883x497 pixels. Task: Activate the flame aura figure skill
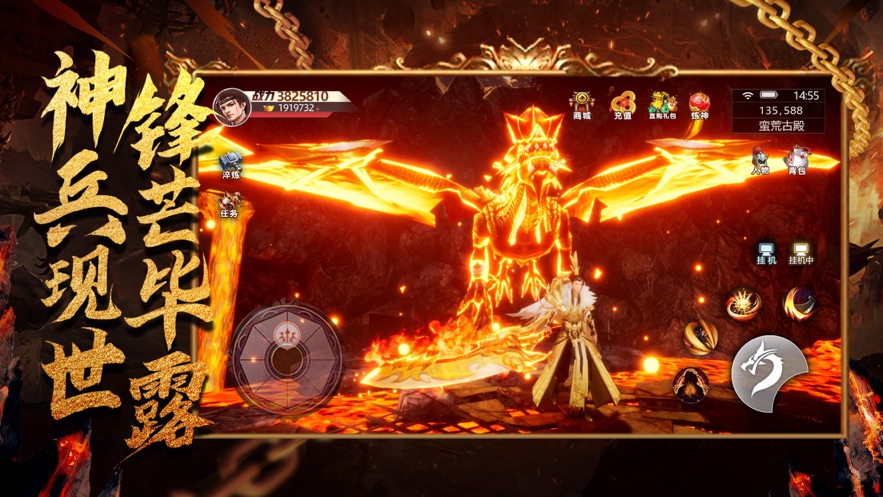pyautogui.click(x=689, y=384)
